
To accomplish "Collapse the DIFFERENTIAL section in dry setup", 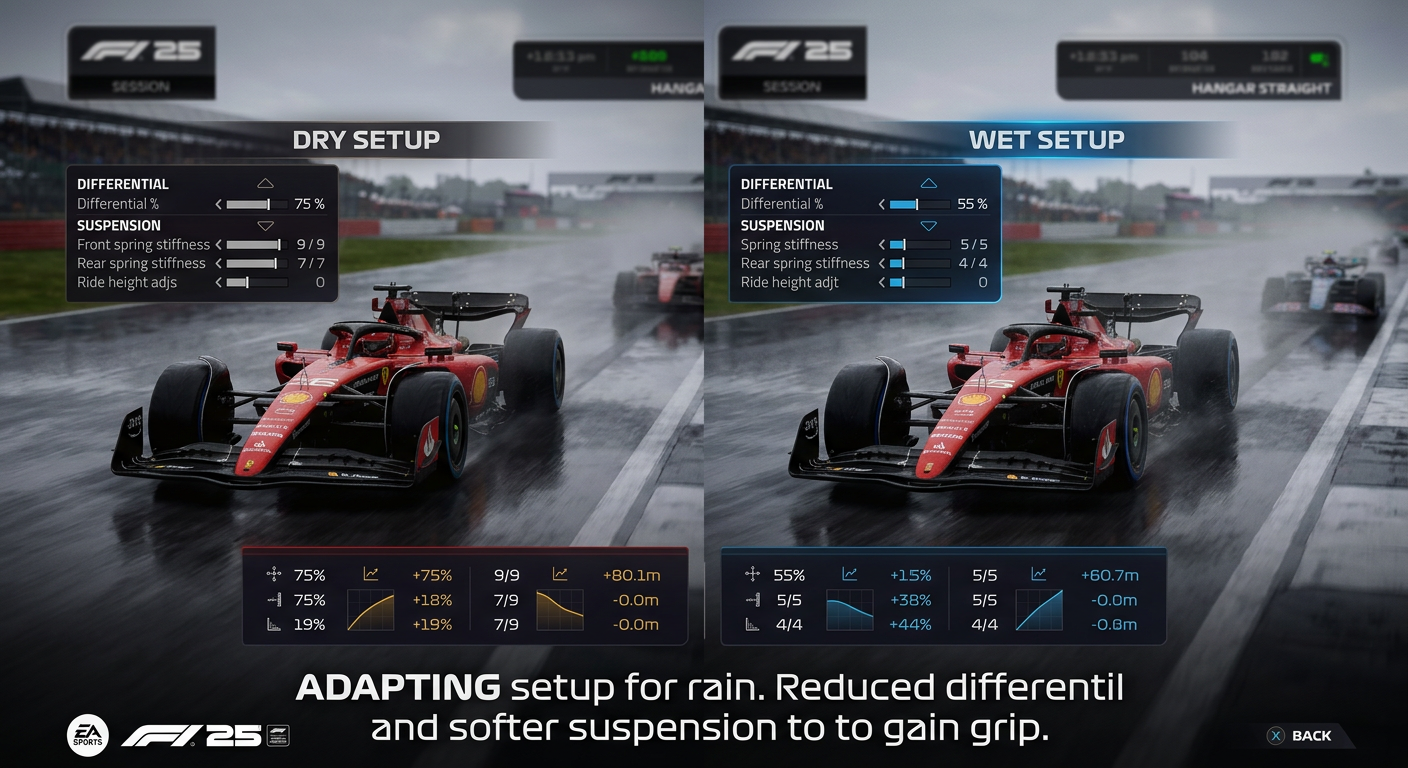I will 265,182.
